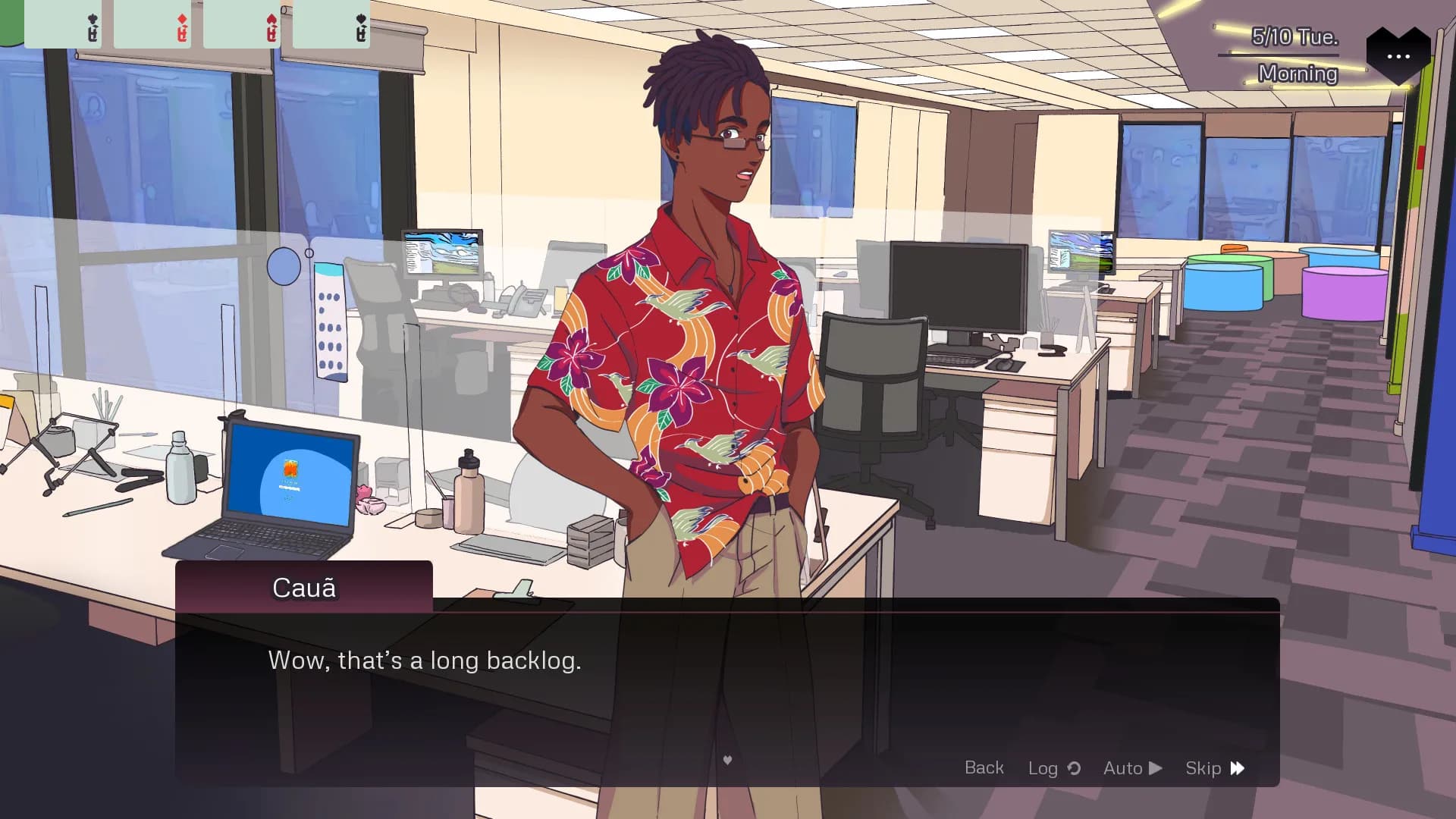Click the small heart icon above the controls

[x=727, y=759]
